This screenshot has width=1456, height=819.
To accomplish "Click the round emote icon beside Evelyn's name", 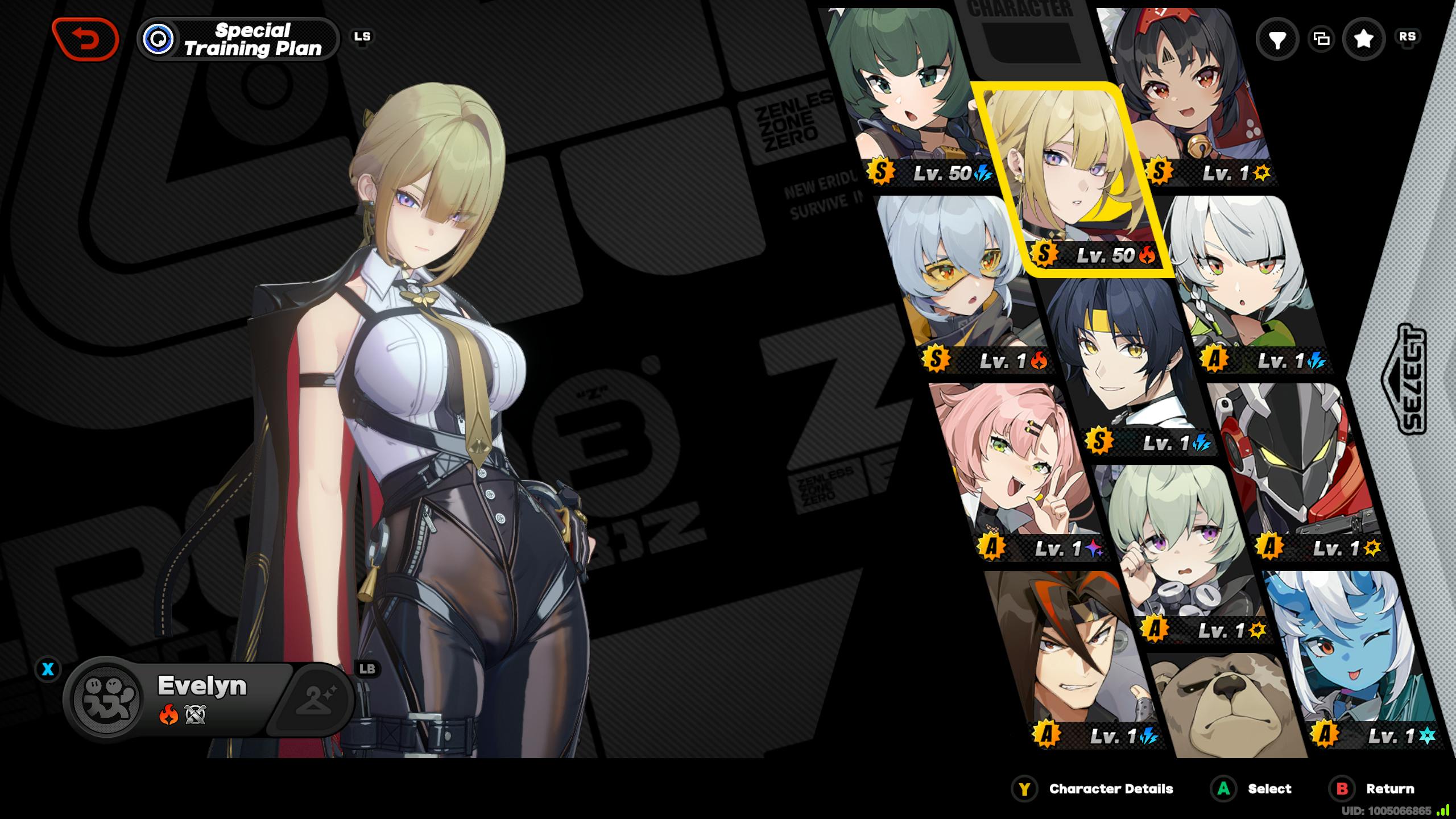I will click(108, 699).
